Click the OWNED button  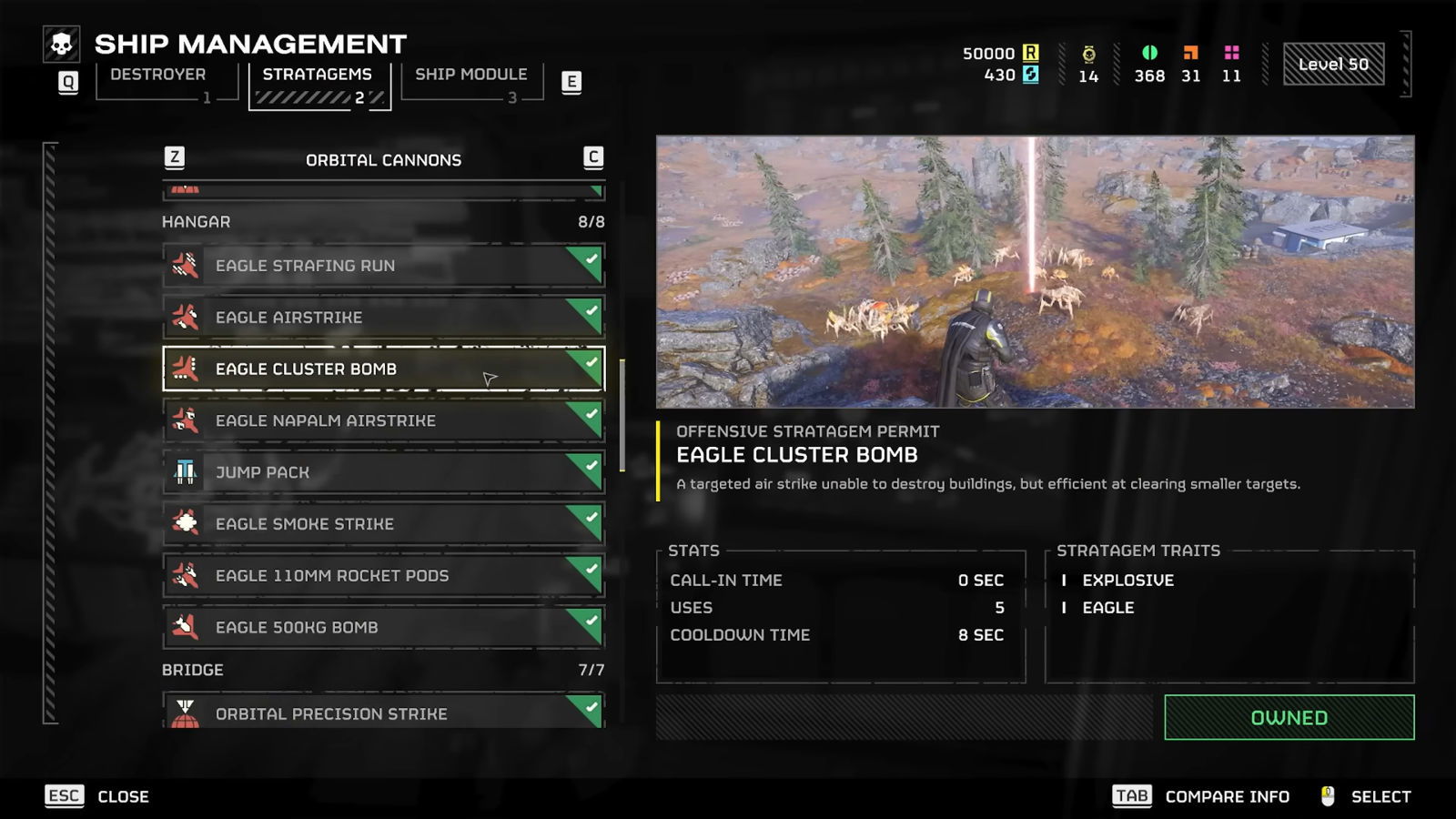click(x=1288, y=717)
